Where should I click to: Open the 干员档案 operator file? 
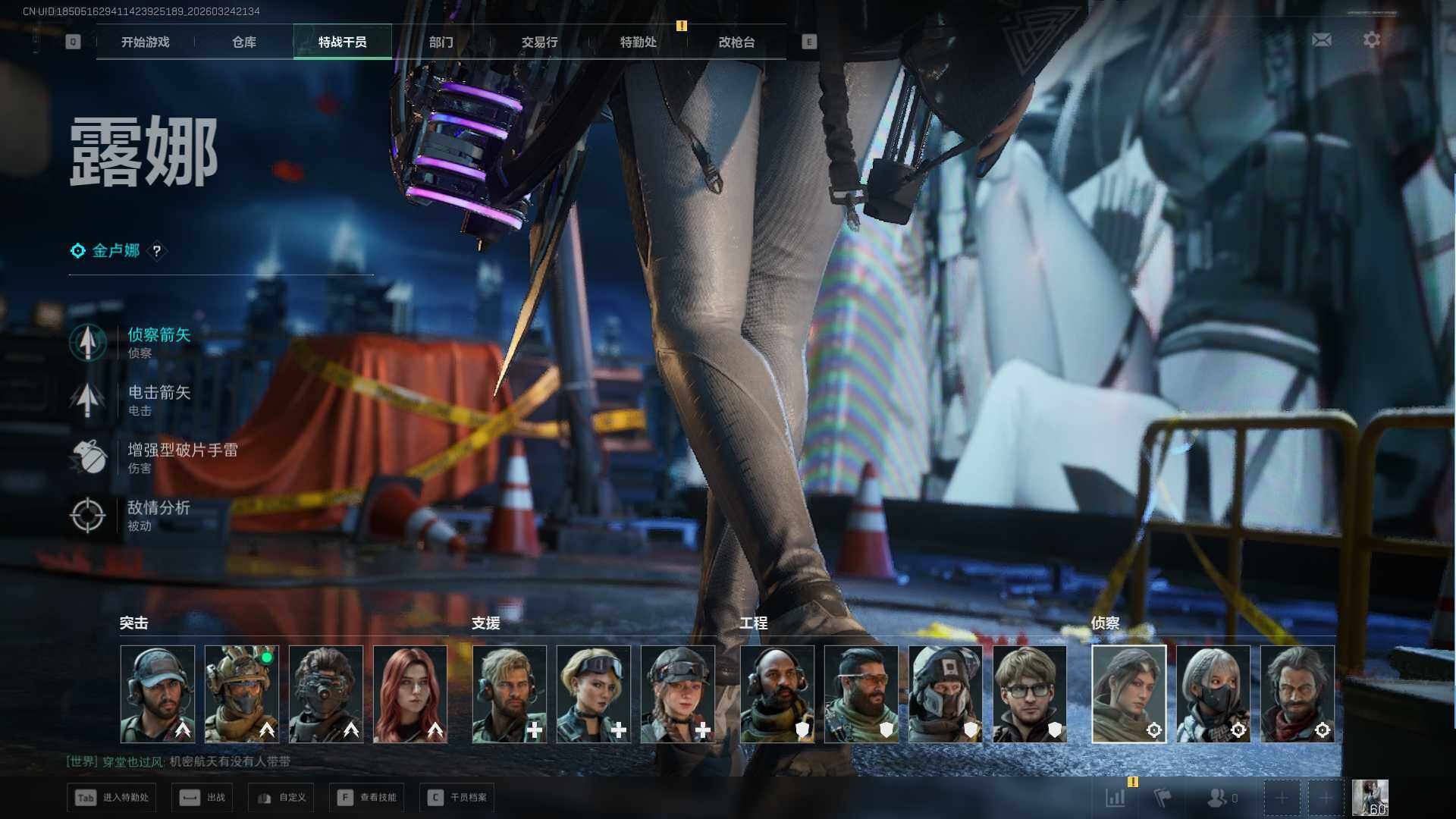pyautogui.click(x=457, y=798)
